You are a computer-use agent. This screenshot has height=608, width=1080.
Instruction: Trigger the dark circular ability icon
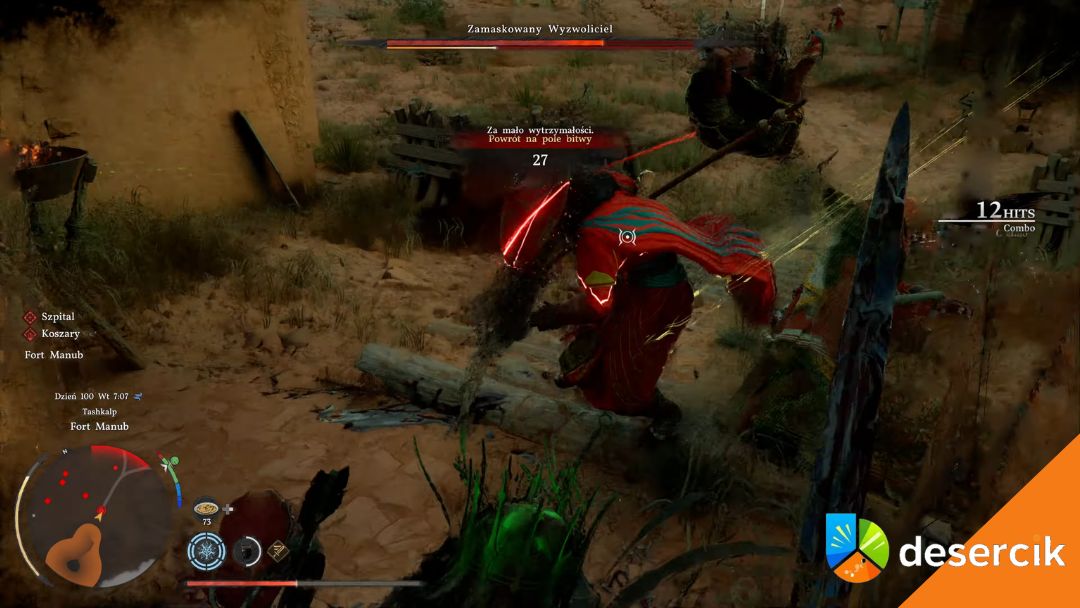(247, 550)
